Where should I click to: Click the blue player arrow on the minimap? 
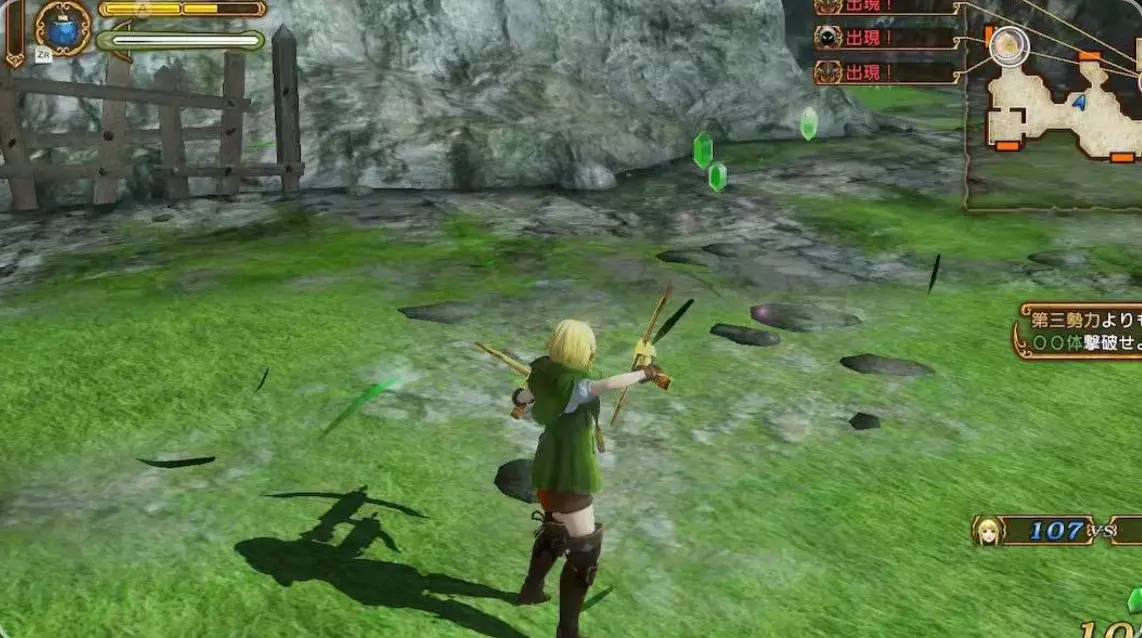[x=1079, y=101]
